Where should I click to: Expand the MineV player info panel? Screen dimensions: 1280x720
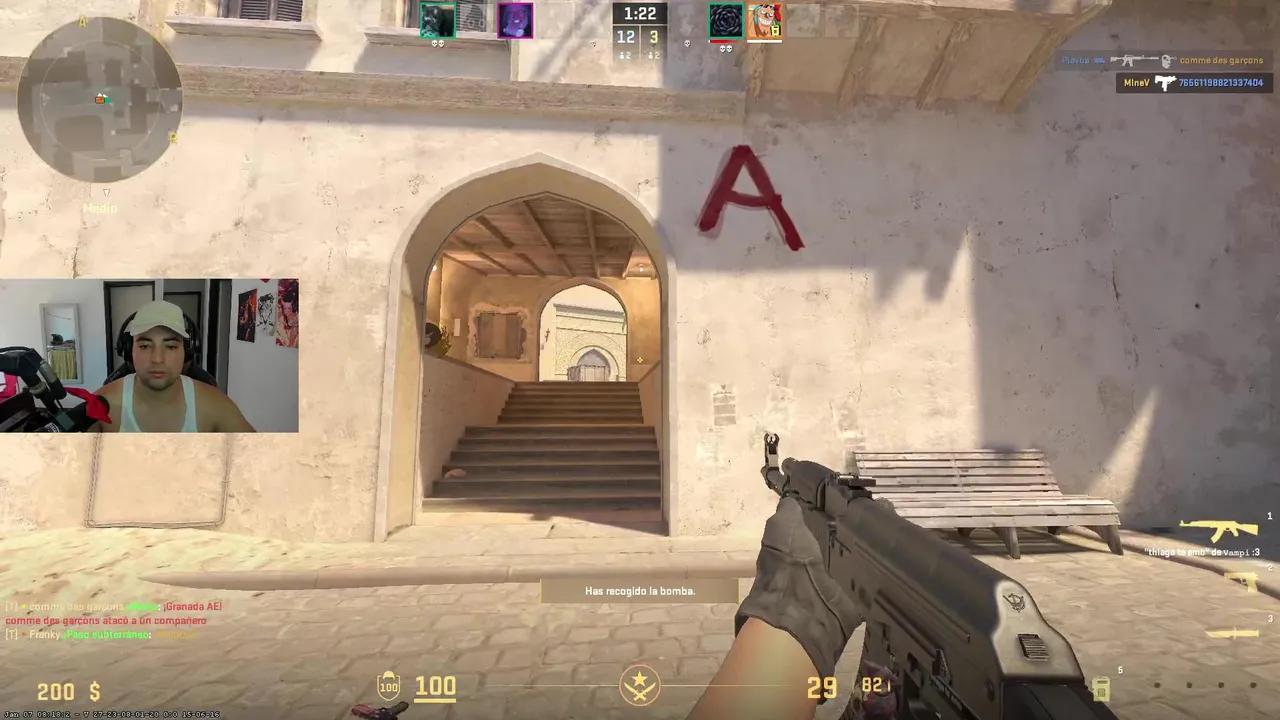tap(1195, 82)
